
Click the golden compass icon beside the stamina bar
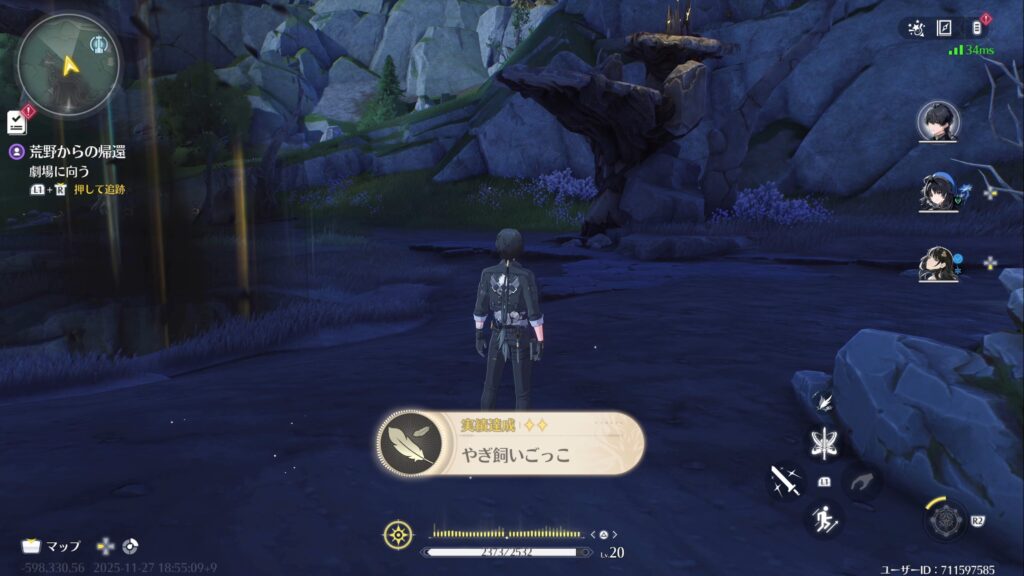point(397,535)
